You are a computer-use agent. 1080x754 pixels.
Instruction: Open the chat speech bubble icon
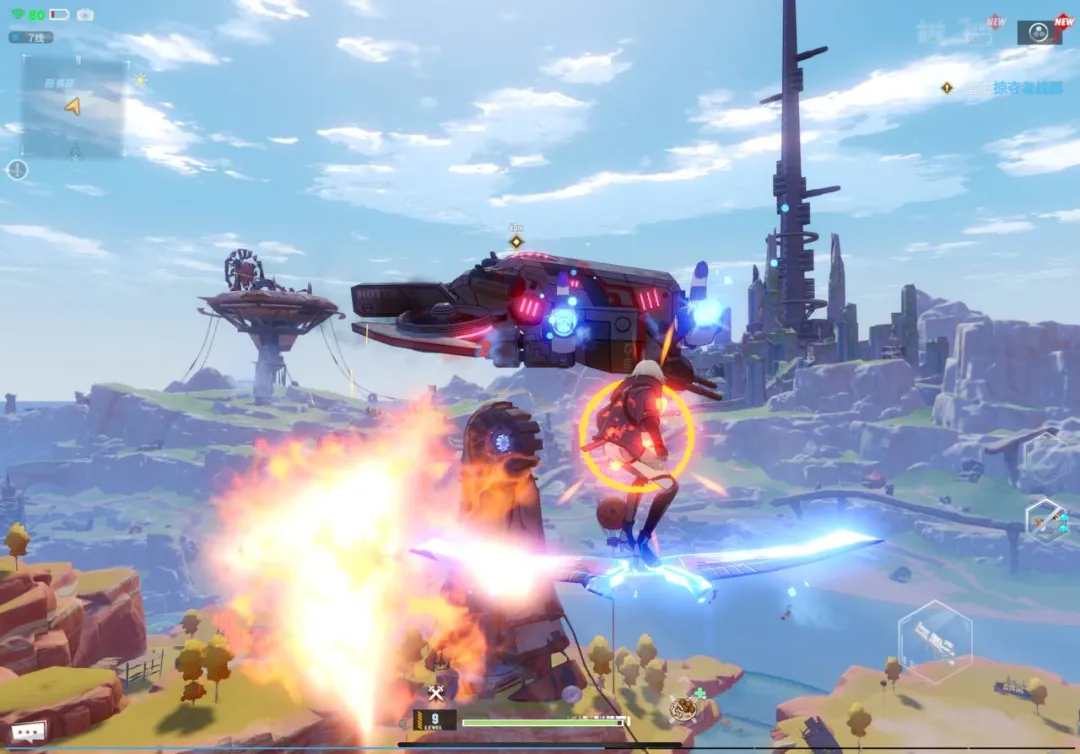pyautogui.click(x=28, y=732)
